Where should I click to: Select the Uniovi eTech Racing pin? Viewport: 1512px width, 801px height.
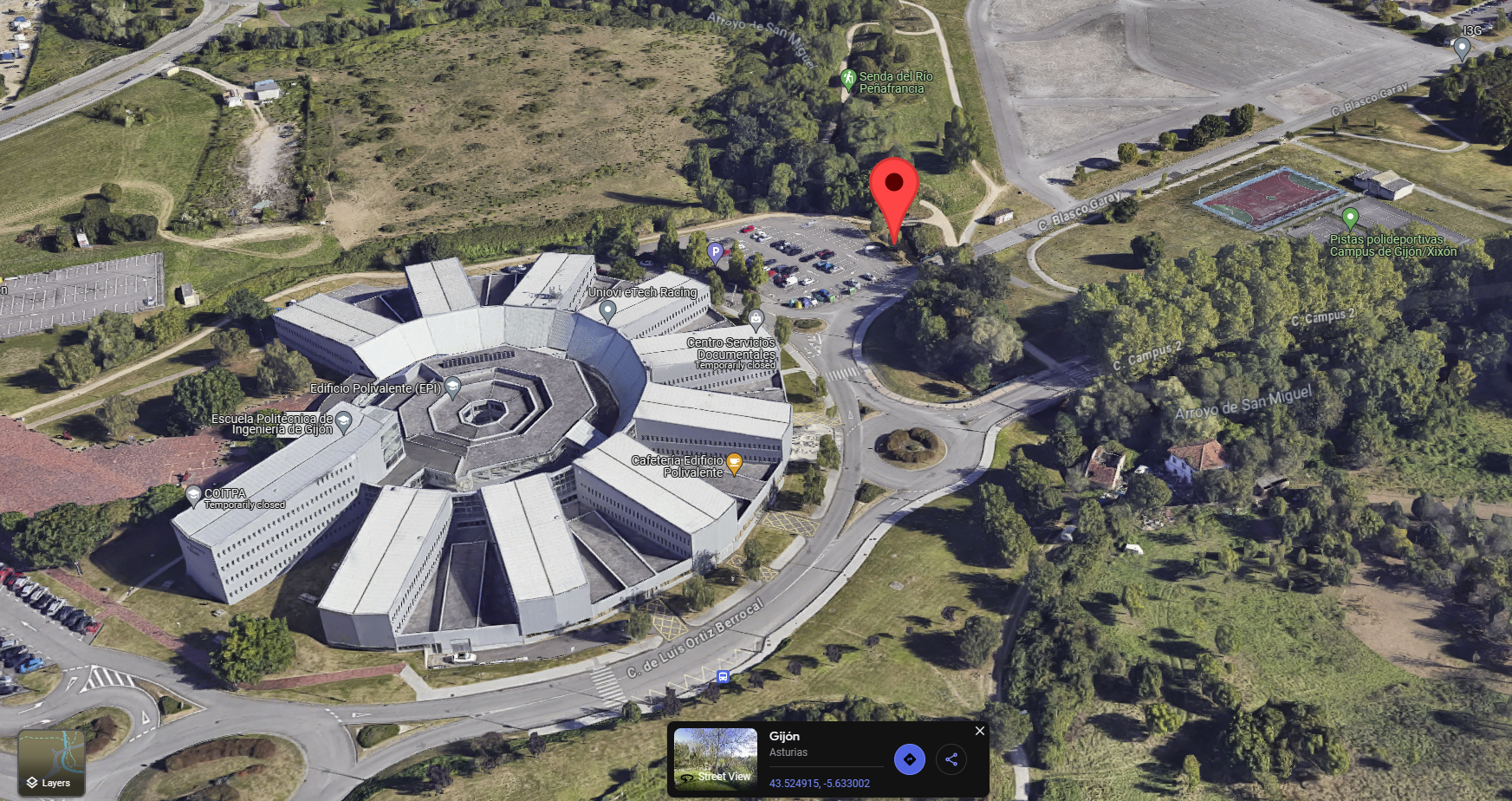(x=607, y=309)
